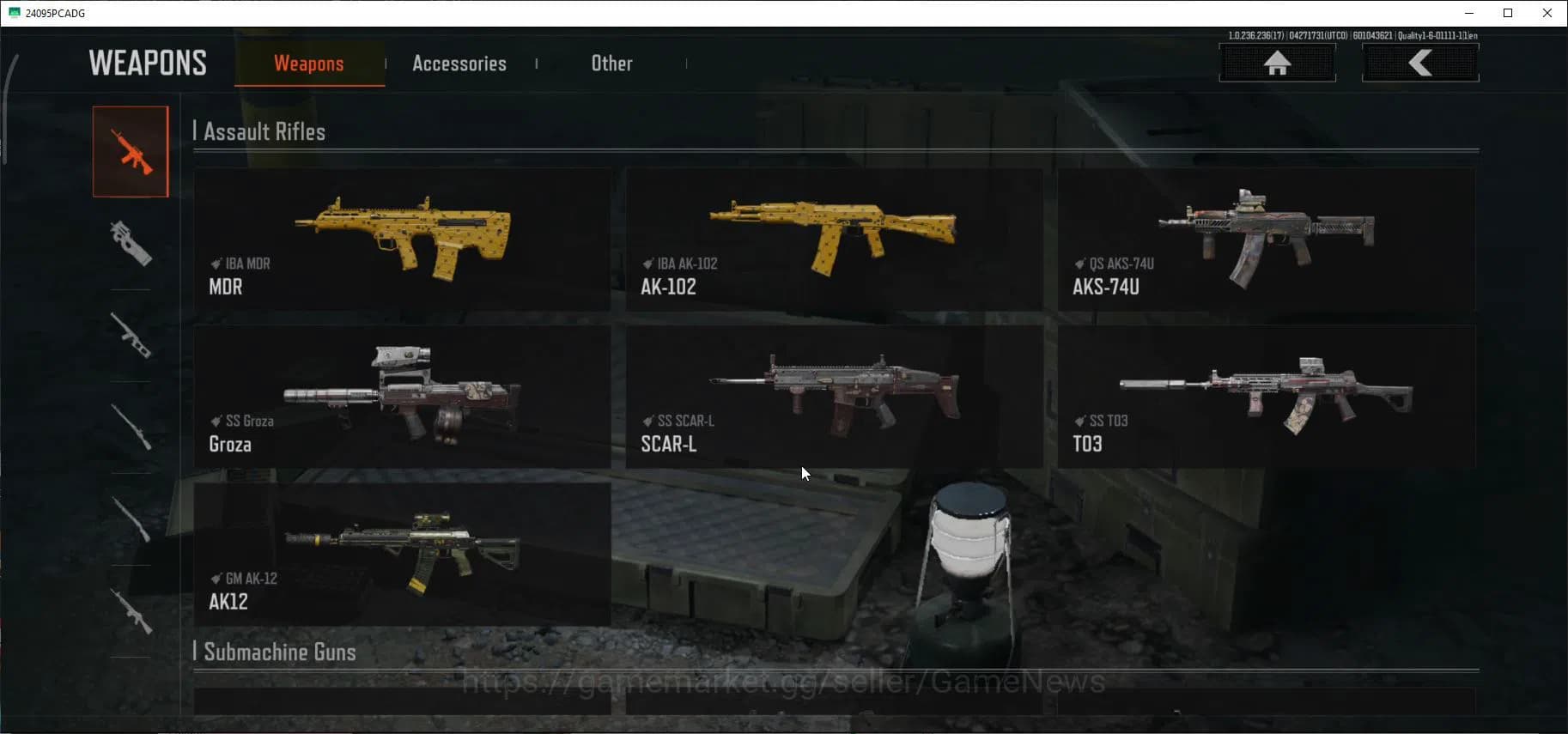1568x734 pixels.
Task: Select the Assault Rifles category icon
Action: 131,150
